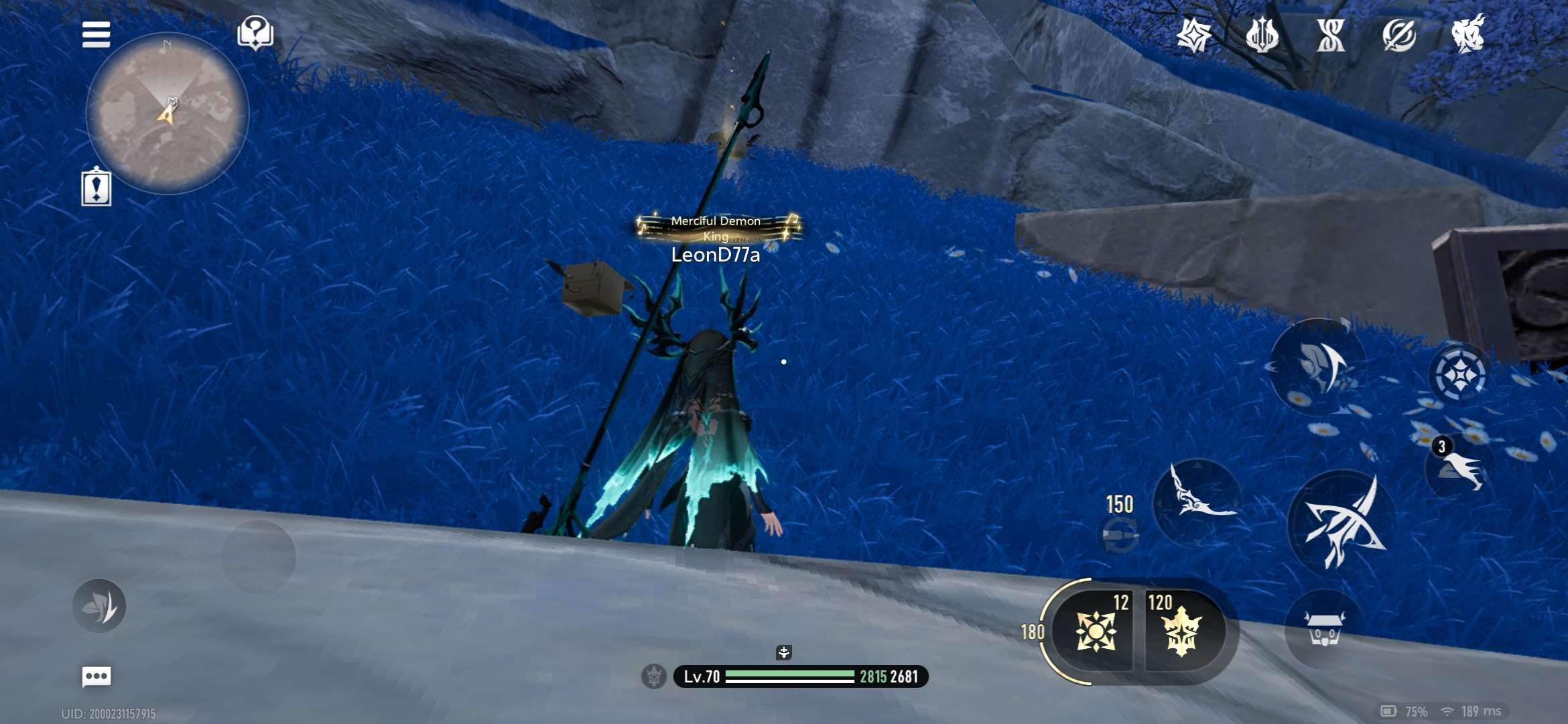Open the hamburger main menu
This screenshot has width=1568, height=724.
(96, 34)
